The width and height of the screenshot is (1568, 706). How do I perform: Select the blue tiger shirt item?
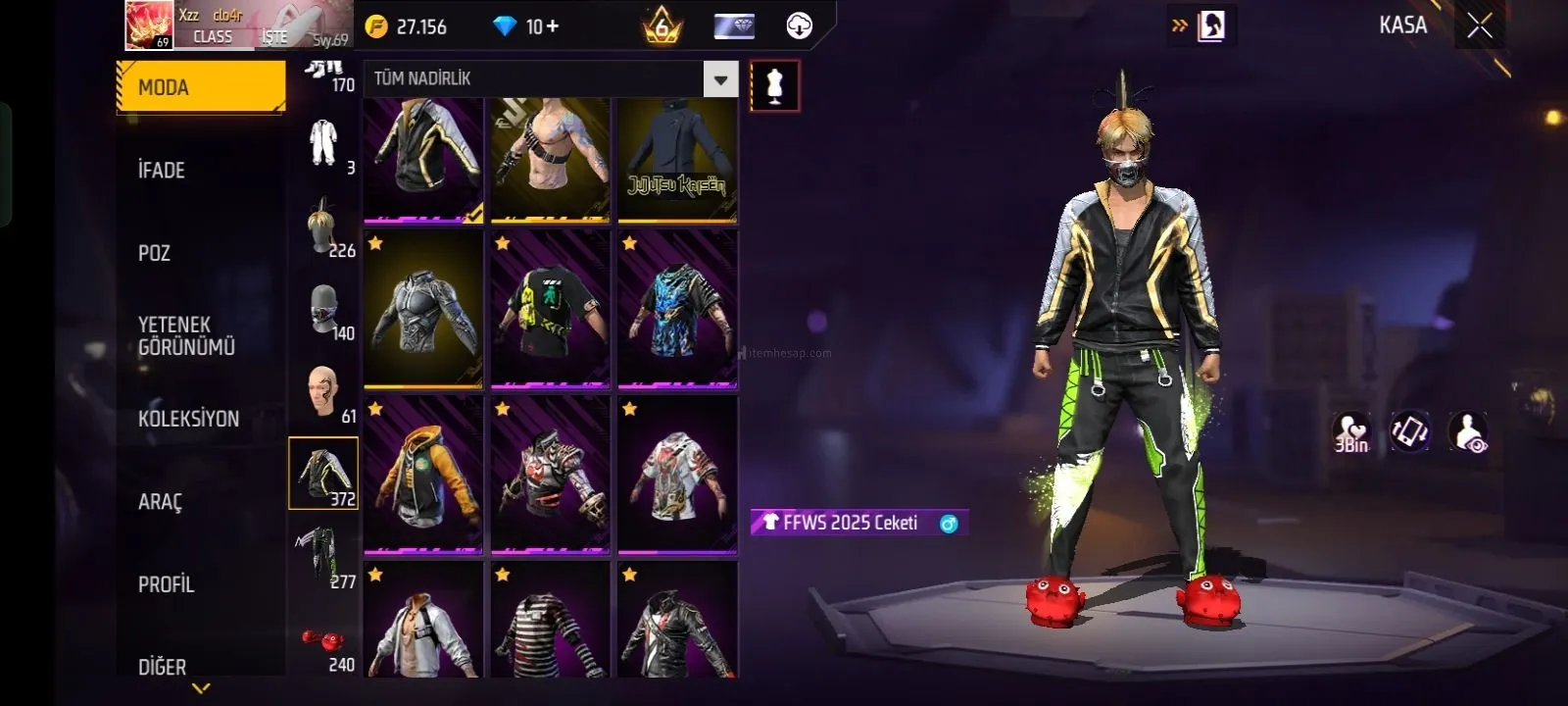point(677,310)
